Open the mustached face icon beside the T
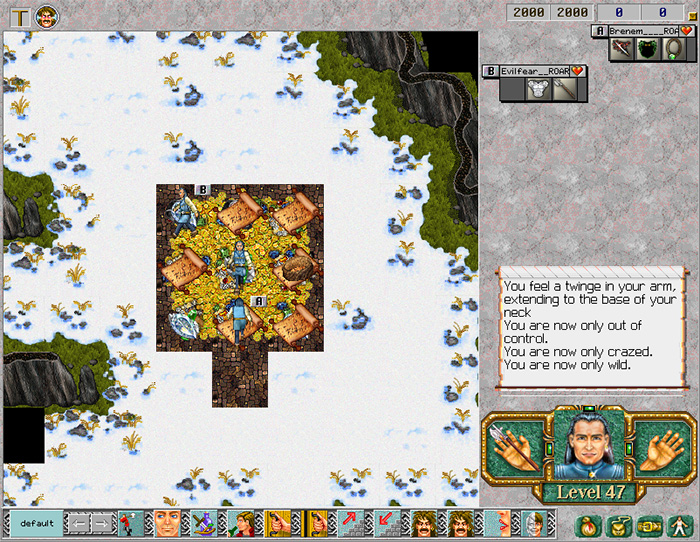Image resolution: width=700 pixels, height=542 pixels. coord(46,16)
